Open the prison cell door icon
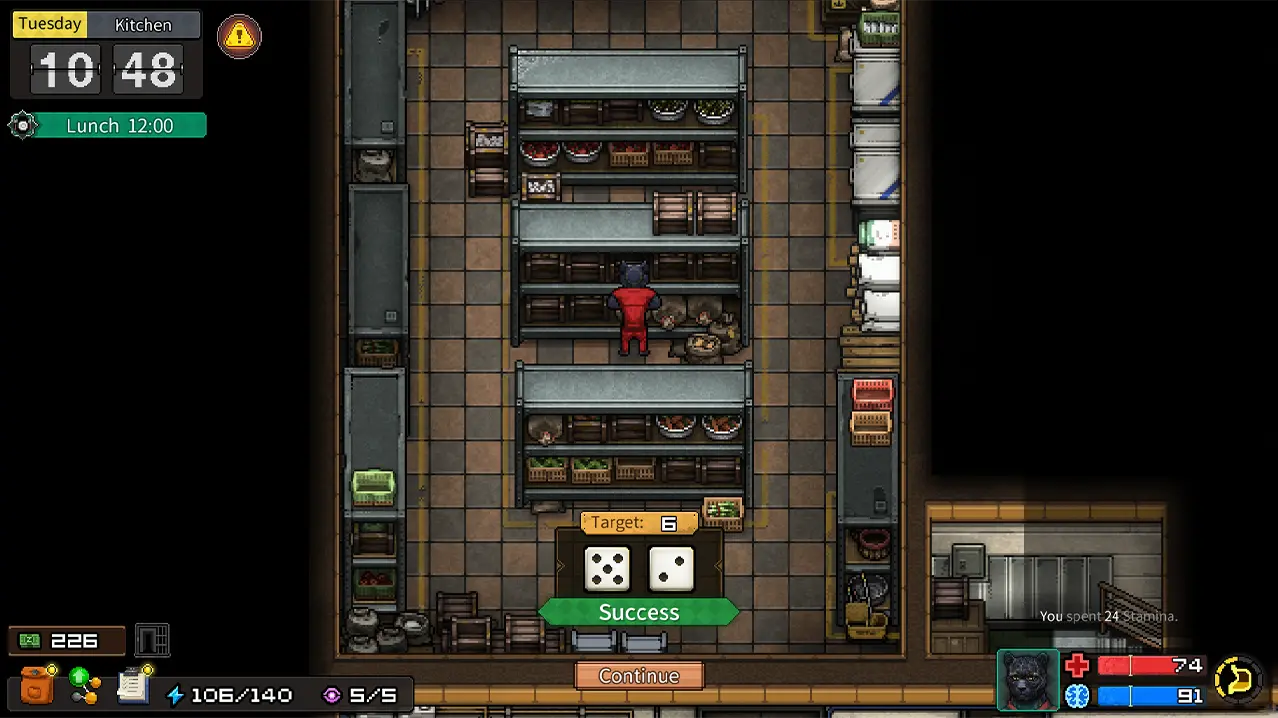1278x718 pixels. [152, 640]
